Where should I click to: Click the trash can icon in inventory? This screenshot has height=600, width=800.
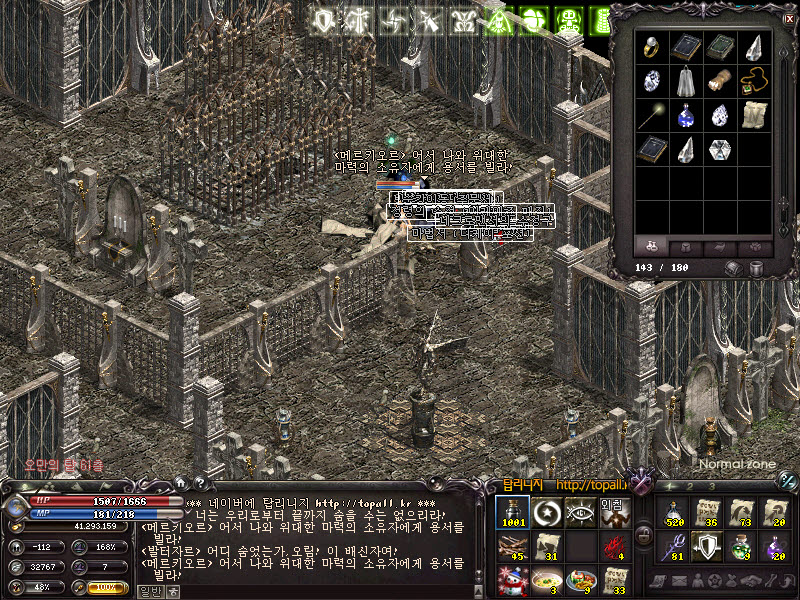point(756,268)
